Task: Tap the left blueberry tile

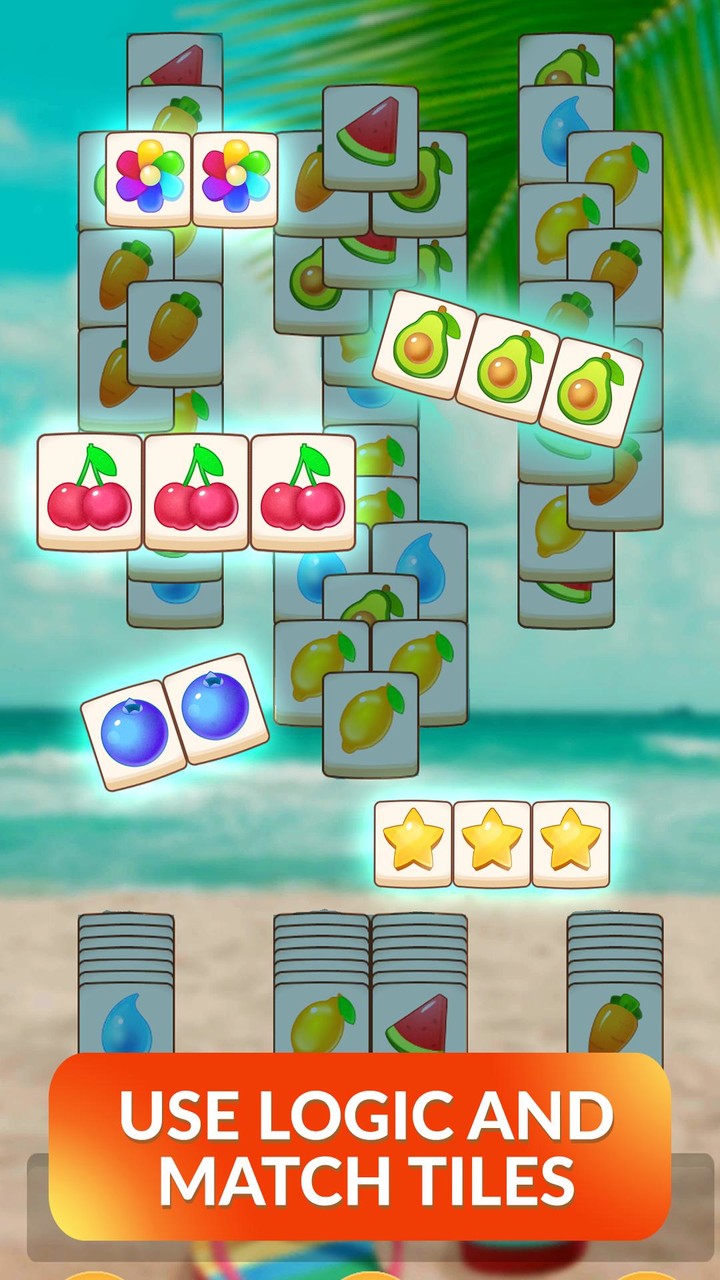Action: click(x=134, y=735)
